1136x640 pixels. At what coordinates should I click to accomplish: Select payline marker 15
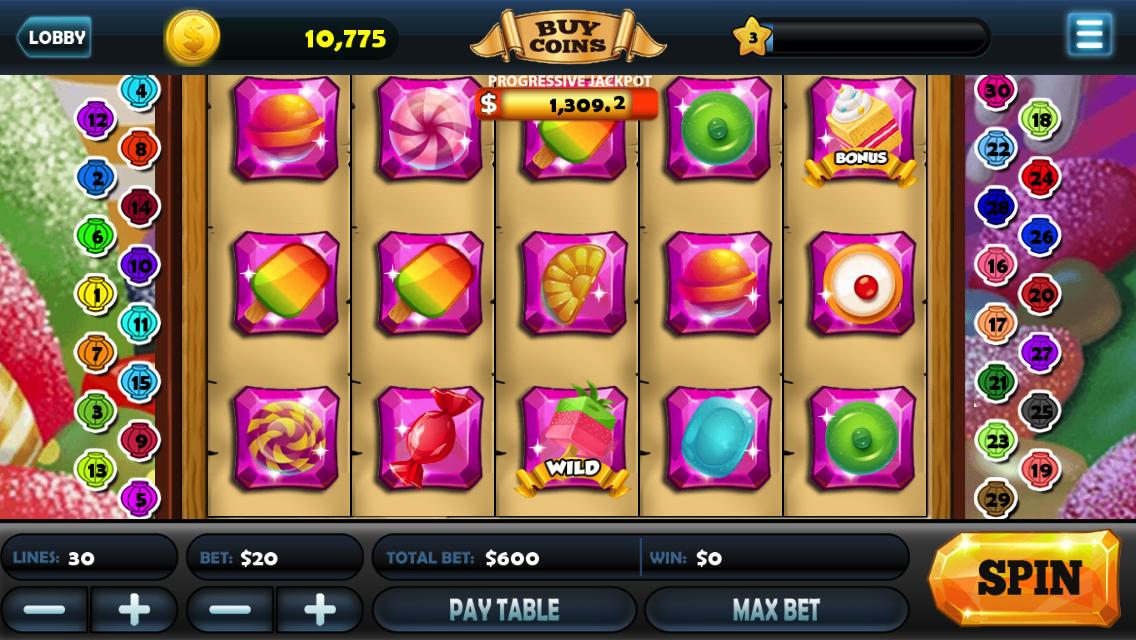pos(140,381)
